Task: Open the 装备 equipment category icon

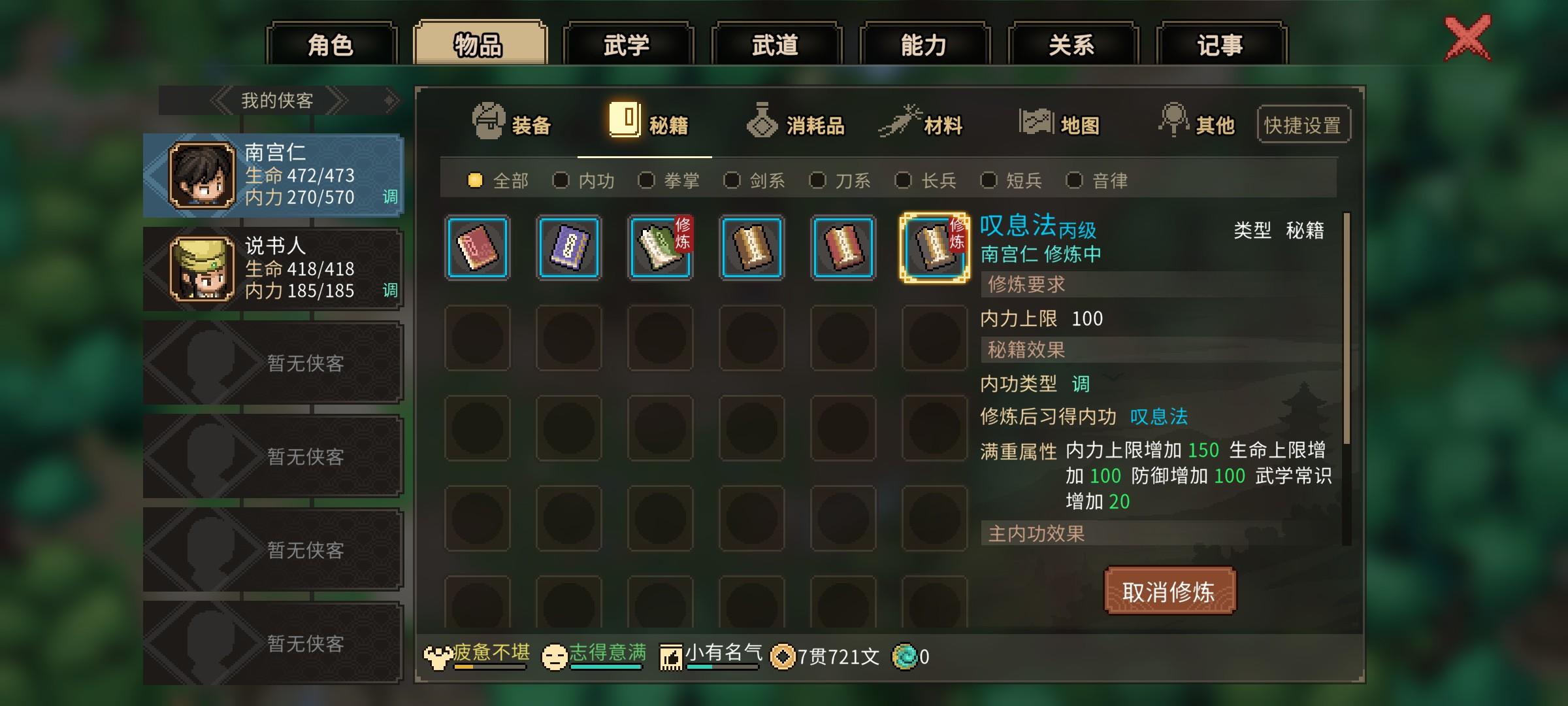Action: [487, 121]
